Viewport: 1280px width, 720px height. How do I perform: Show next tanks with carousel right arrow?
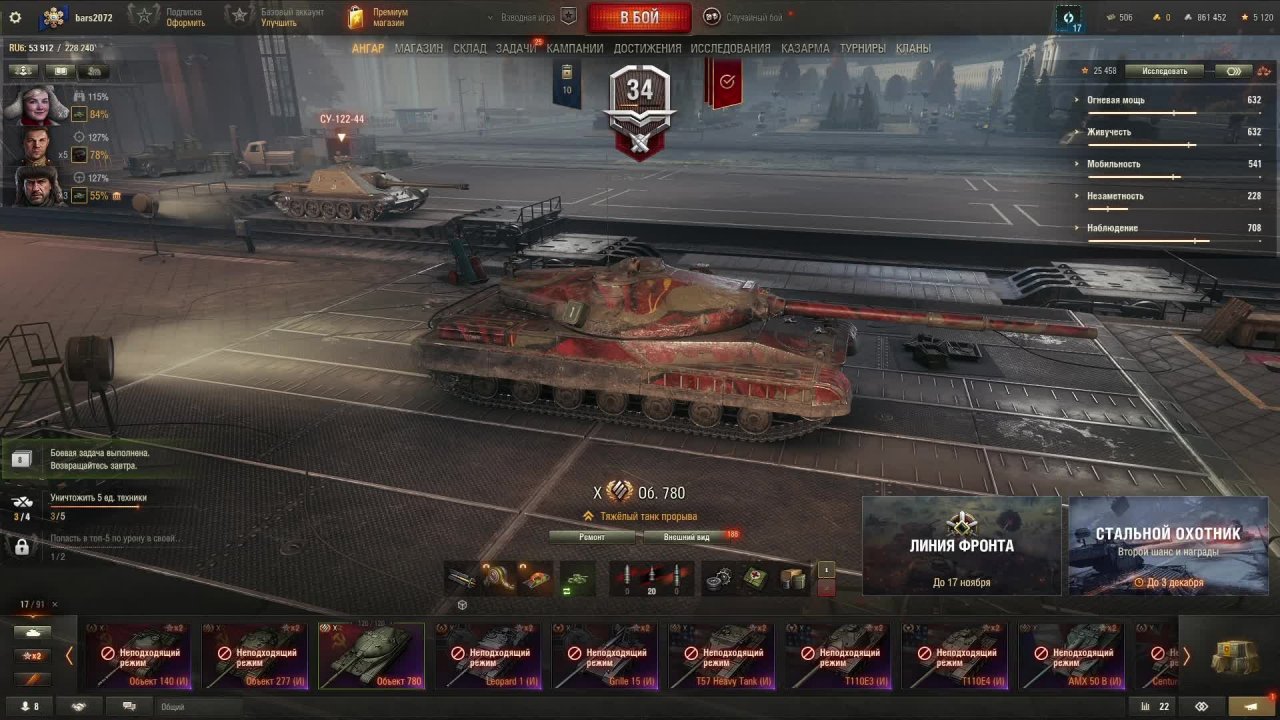tap(1186, 657)
